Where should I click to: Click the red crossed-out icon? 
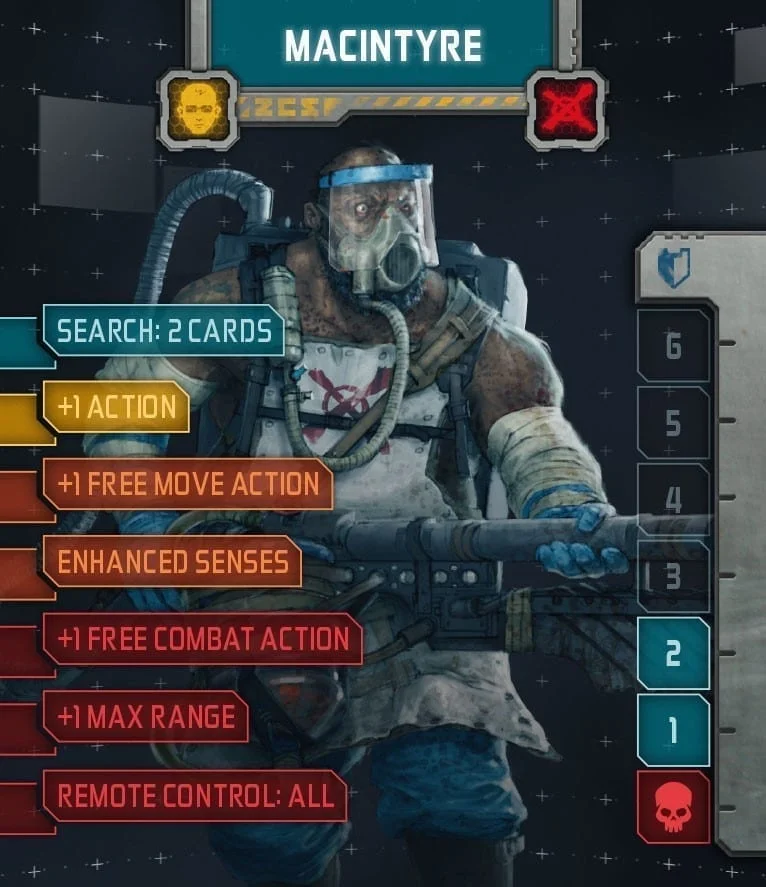point(566,108)
